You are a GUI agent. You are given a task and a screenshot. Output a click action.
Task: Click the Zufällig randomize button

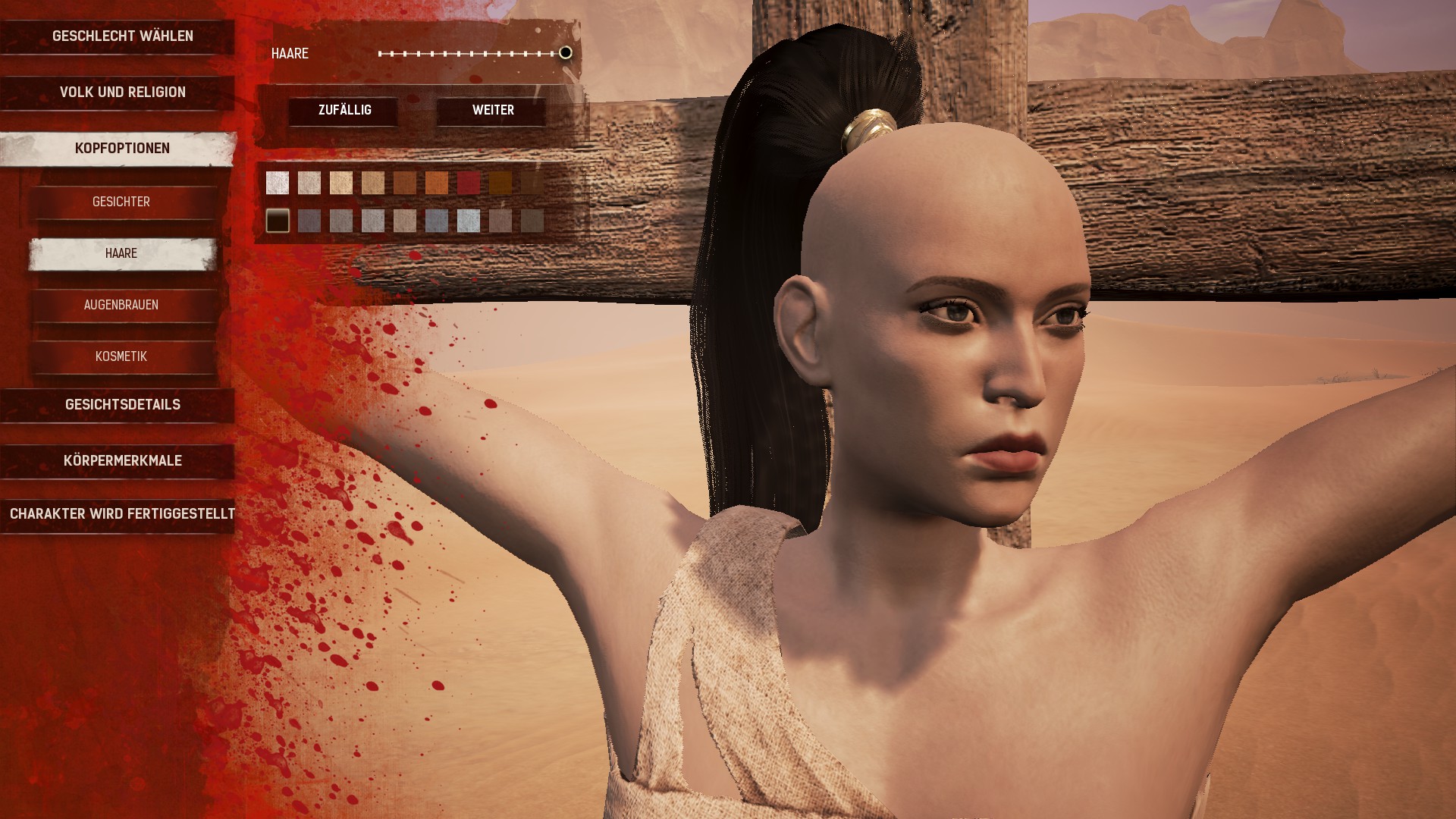[x=344, y=111]
